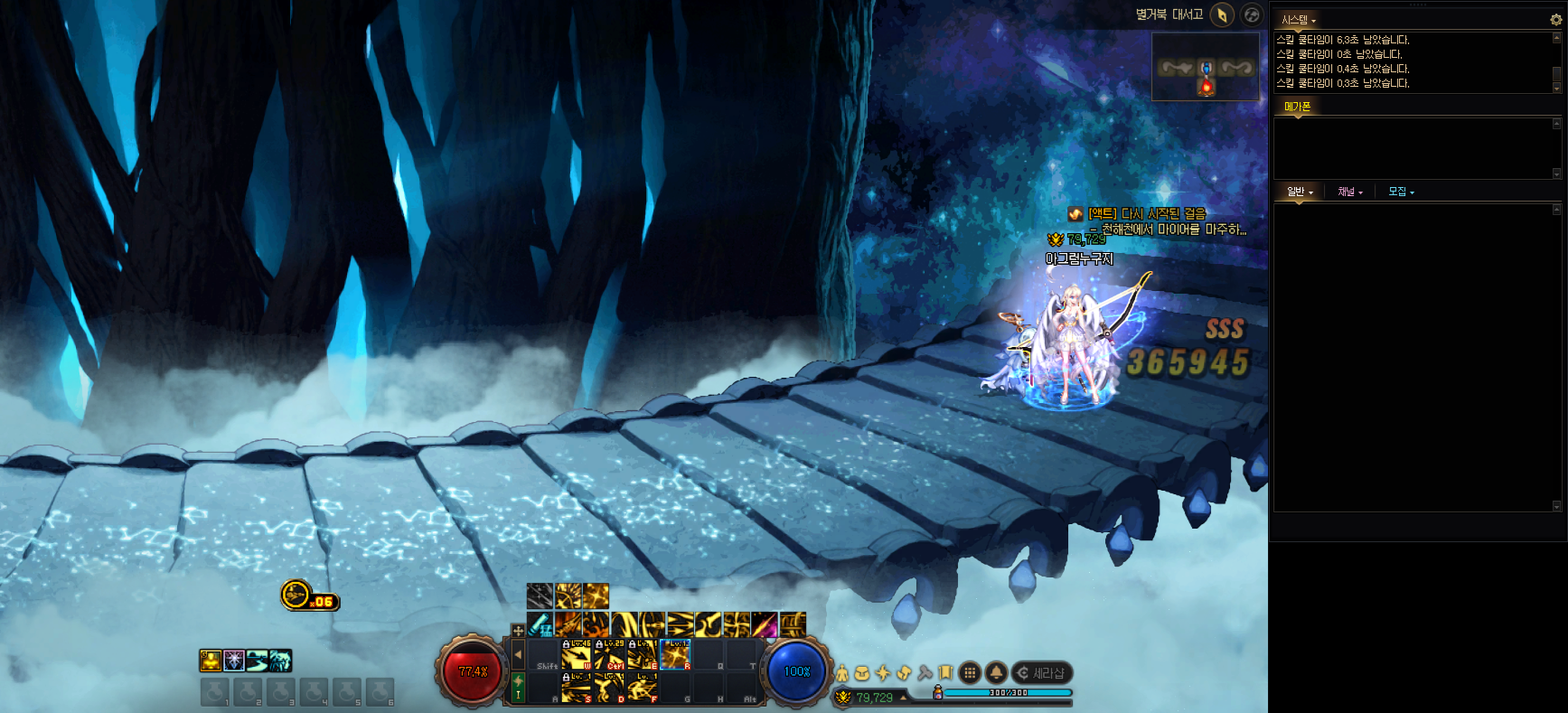Select the highlighted skill in the R slot
Viewport: 1568px width, 713px height.
coord(675,655)
